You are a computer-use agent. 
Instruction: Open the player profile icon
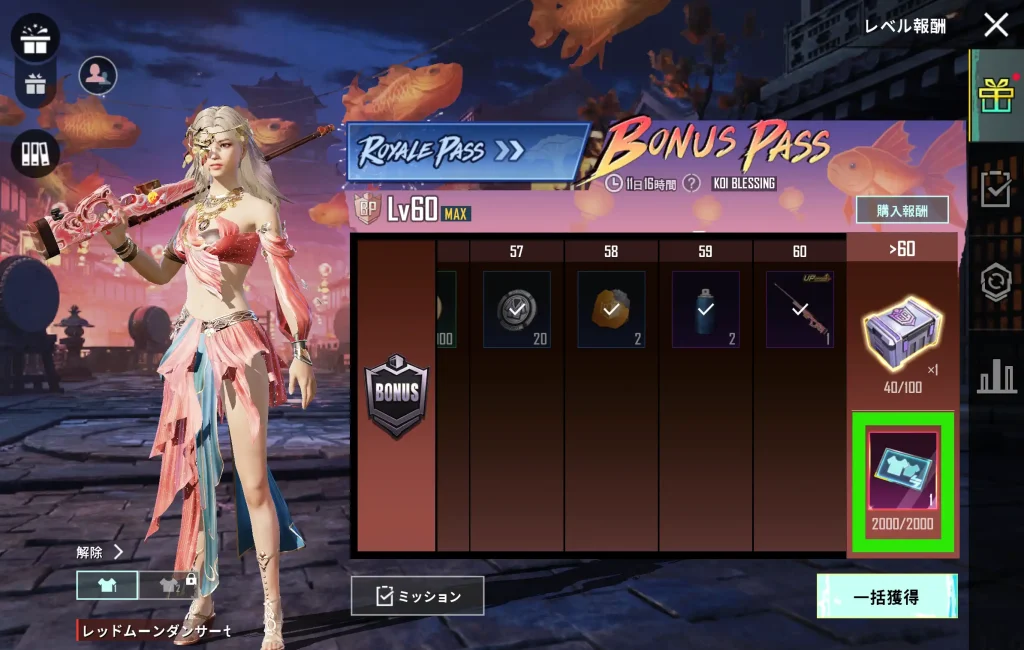(98, 75)
